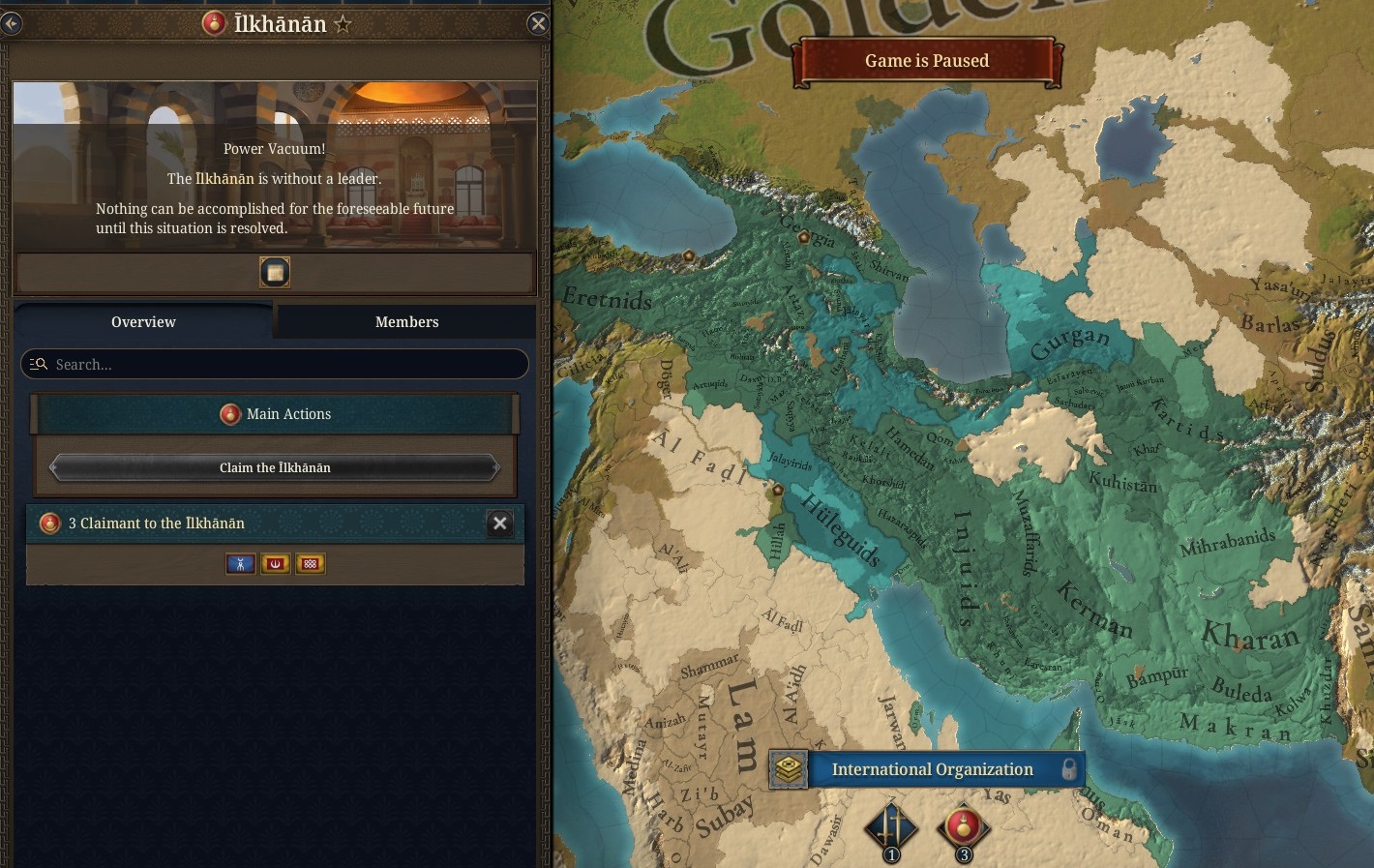1374x868 pixels.
Task: Collapse the 3 Claimant to the Īlkhānān section
Action: 499,524
